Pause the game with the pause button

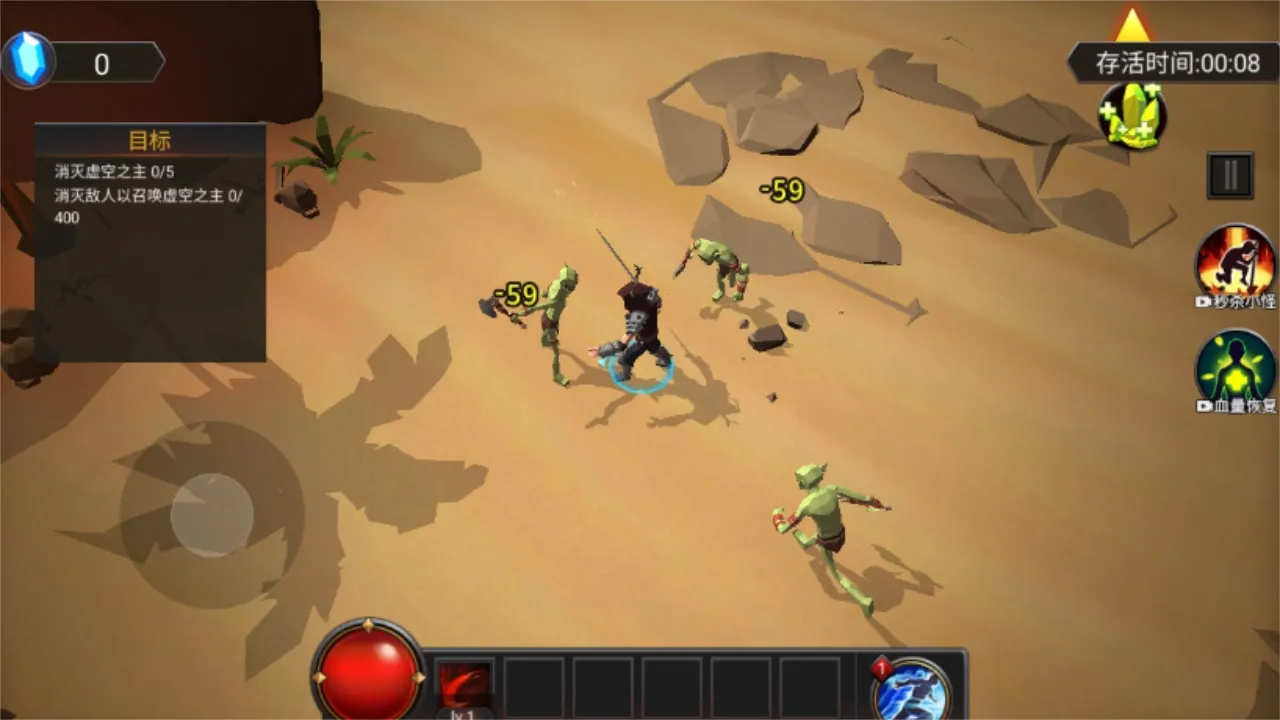1230,176
